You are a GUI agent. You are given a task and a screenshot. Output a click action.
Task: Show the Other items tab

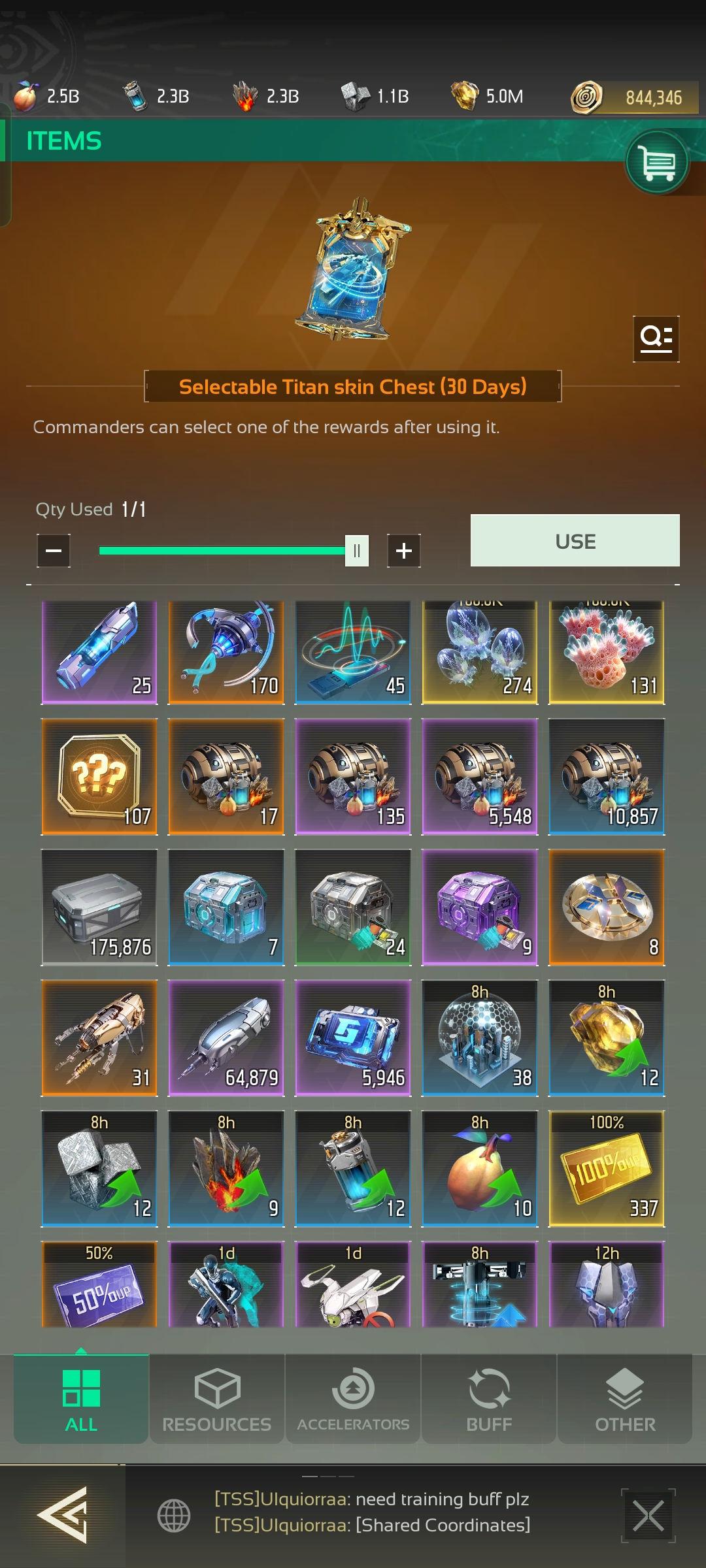625,1399
